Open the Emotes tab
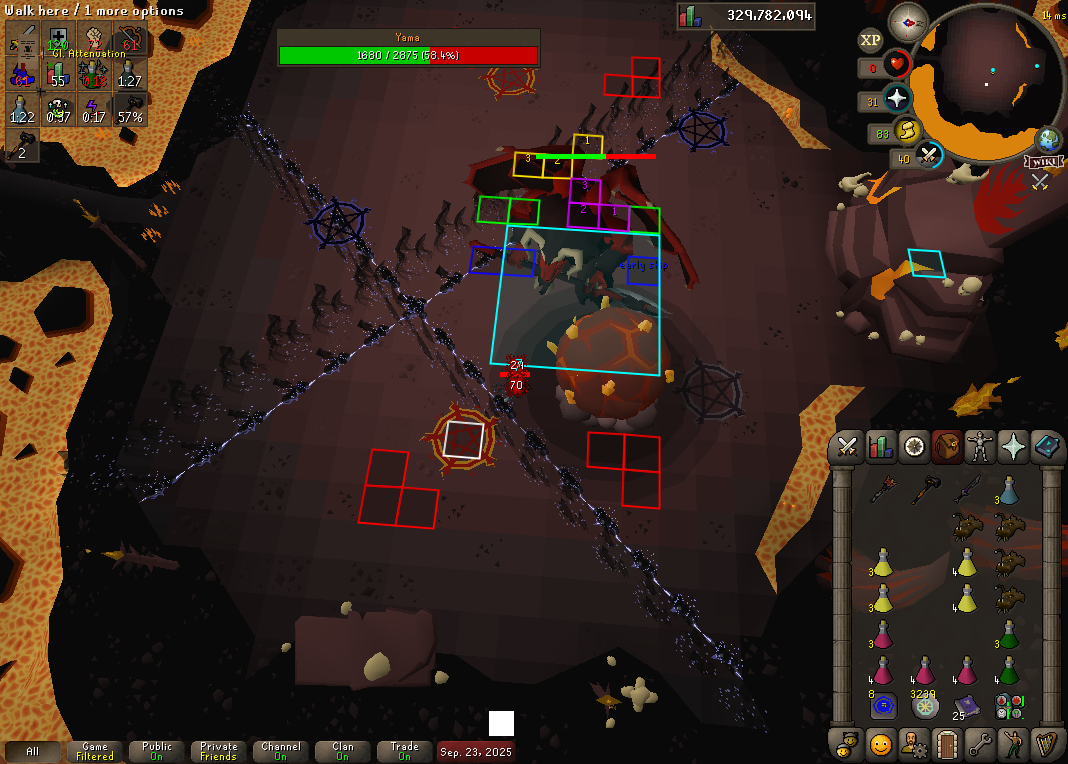The height and width of the screenshot is (764, 1068). tap(1013, 744)
